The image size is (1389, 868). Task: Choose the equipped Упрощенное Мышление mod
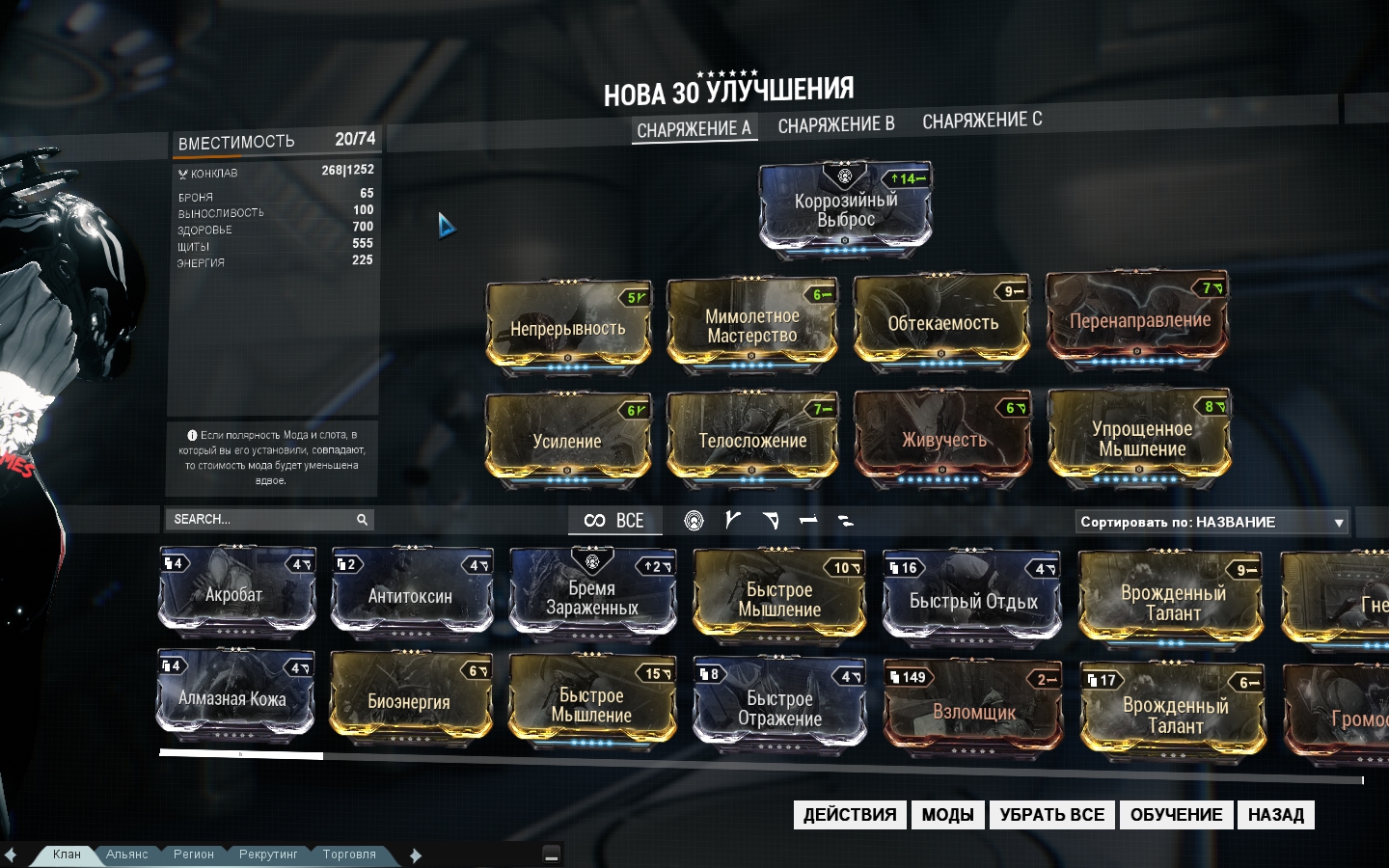tap(1141, 439)
